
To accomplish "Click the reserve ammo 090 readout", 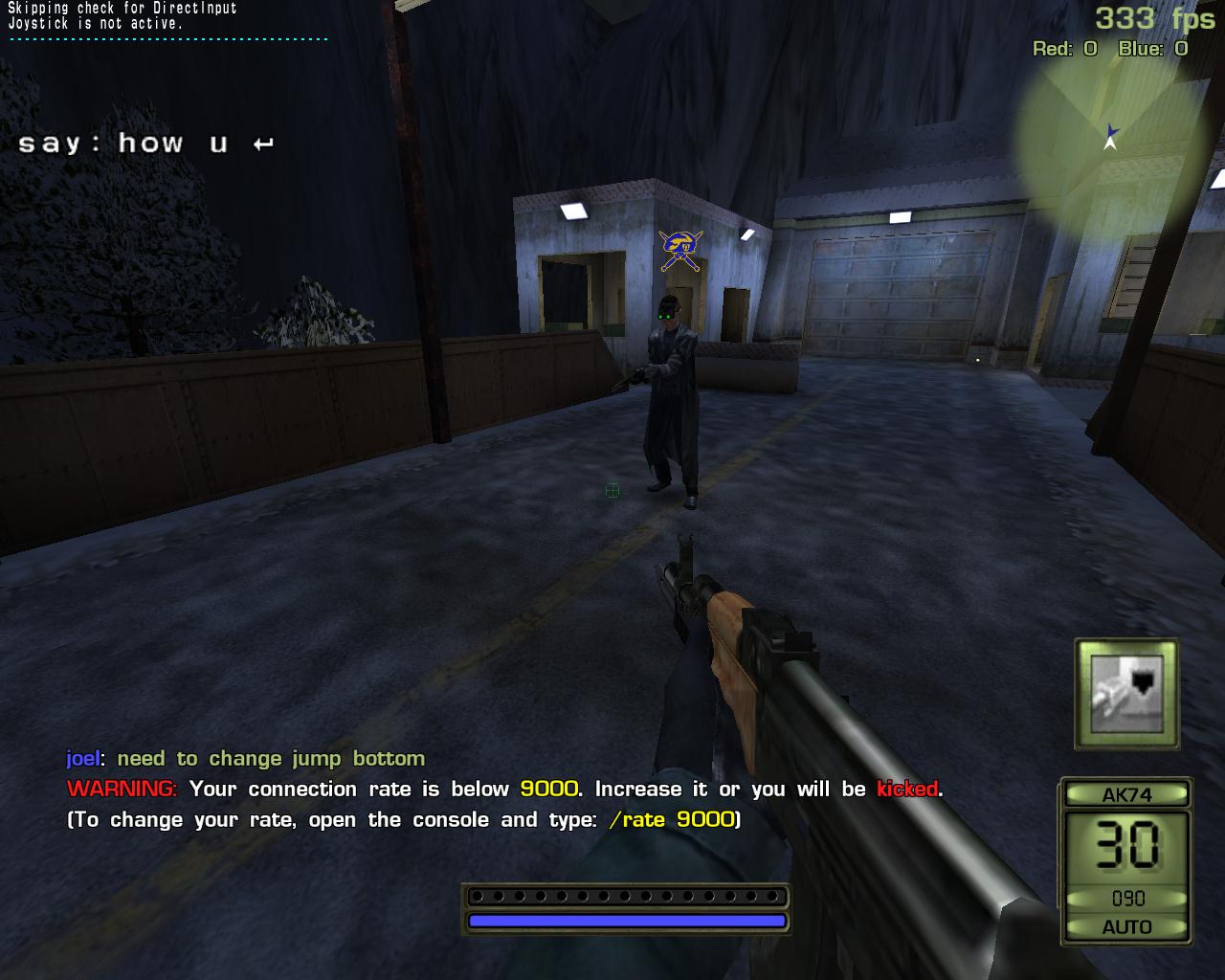I will pyautogui.click(x=1127, y=898).
